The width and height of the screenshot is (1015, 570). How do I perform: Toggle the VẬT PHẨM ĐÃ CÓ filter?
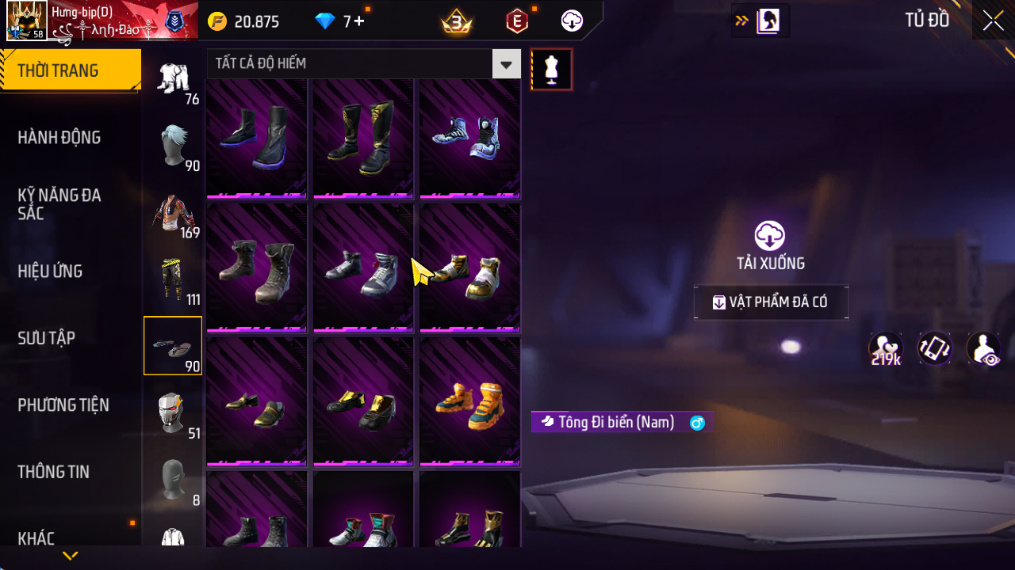(x=771, y=302)
